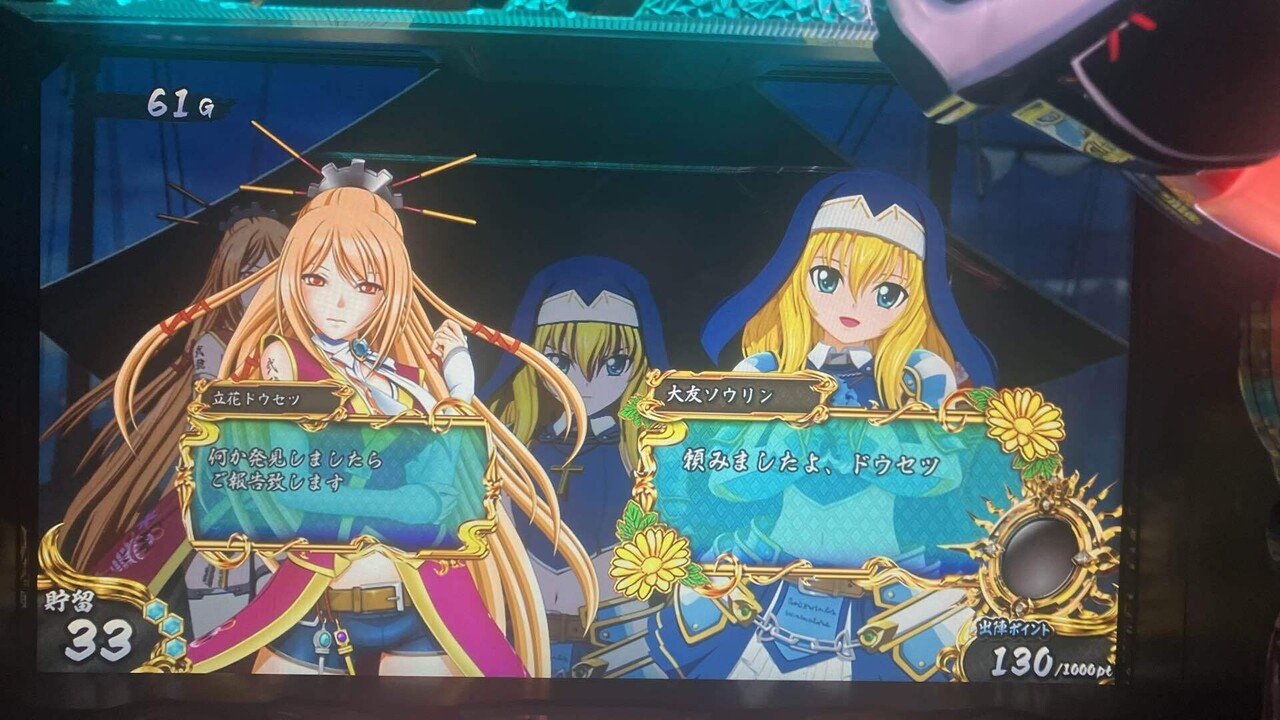1280x720 pixels.
Task: Click the teal gem on Tachibana's belt ornament
Action: click(x=324, y=638)
